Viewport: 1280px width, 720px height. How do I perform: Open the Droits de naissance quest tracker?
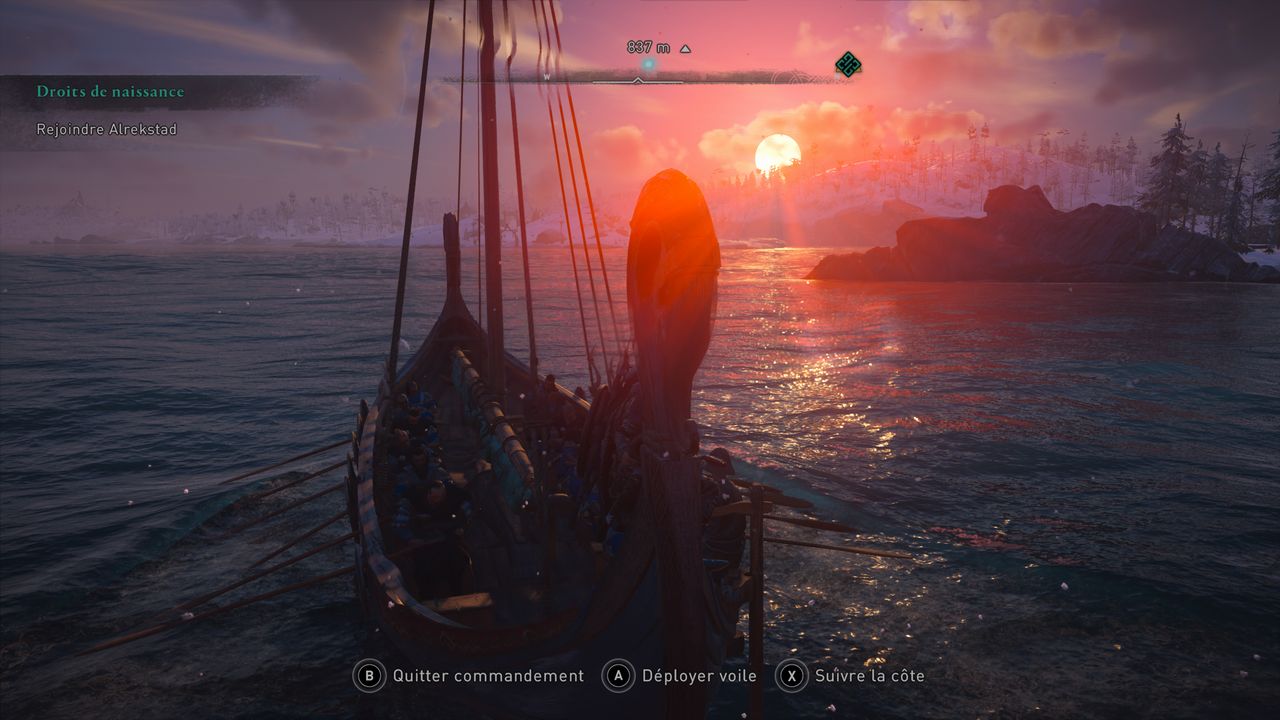111,92
